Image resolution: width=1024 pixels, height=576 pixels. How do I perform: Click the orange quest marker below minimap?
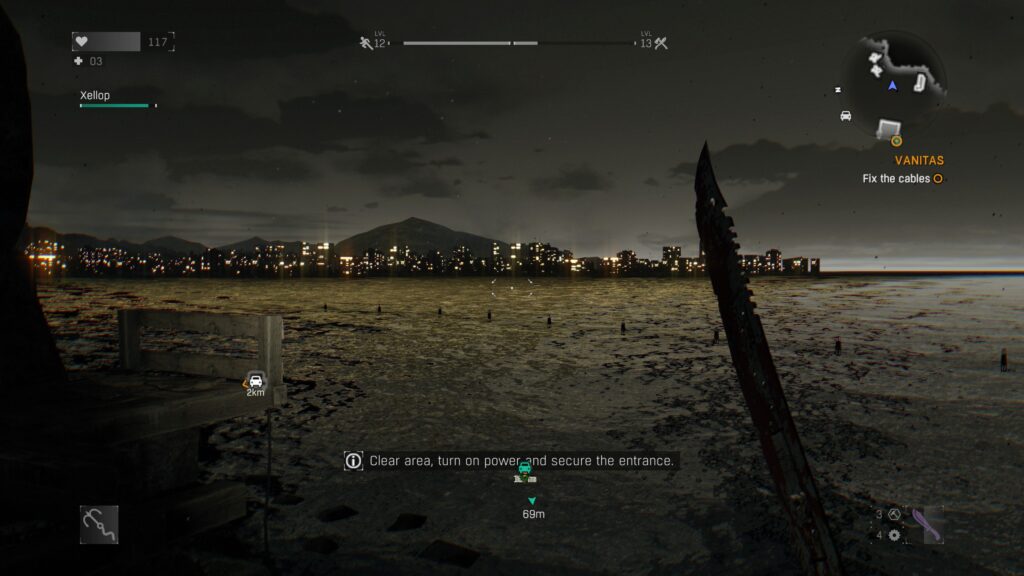coord(896,141)
